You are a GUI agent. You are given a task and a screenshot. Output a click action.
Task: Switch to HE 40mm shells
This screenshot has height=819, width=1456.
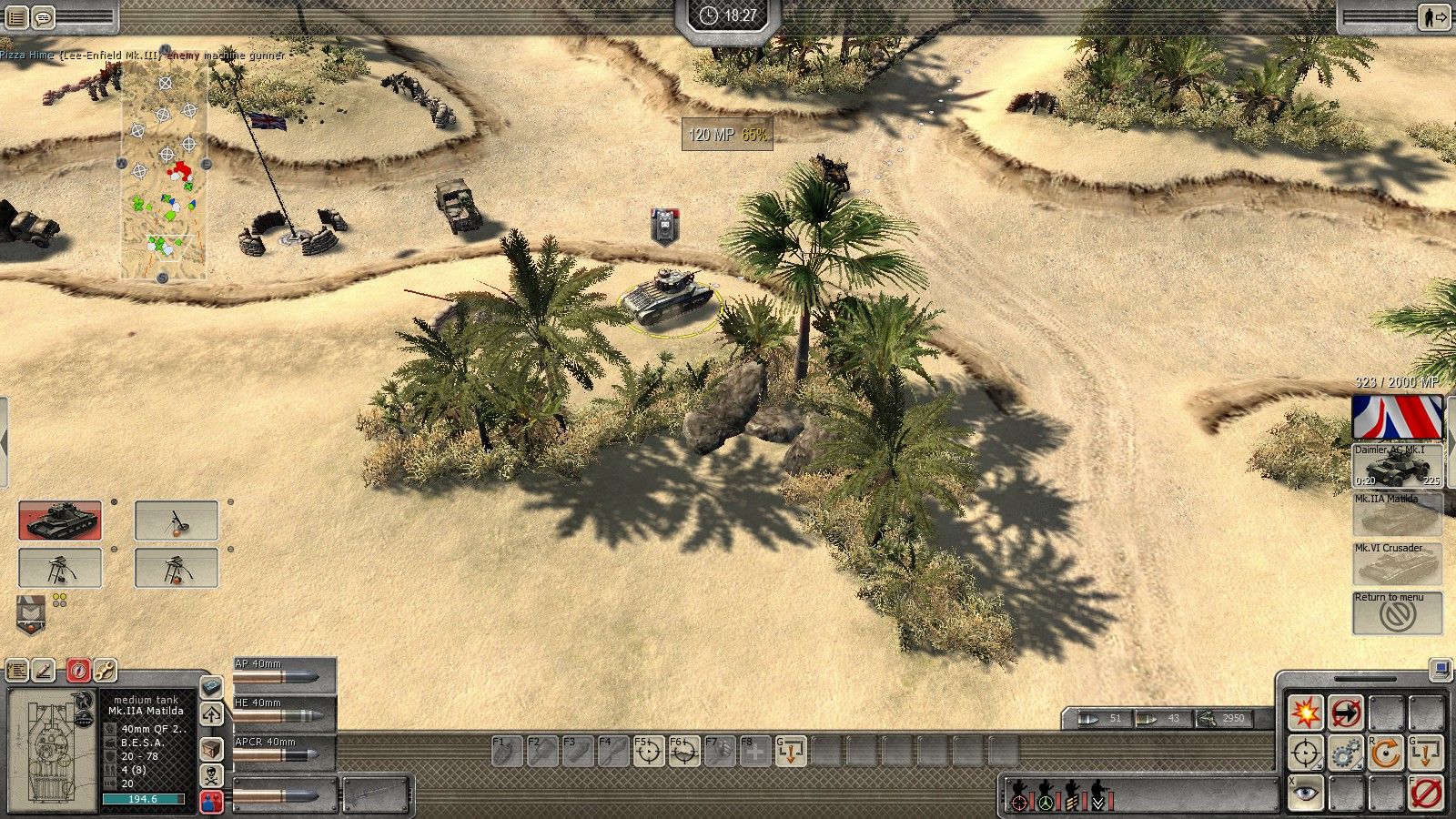[x=284, y=714]
